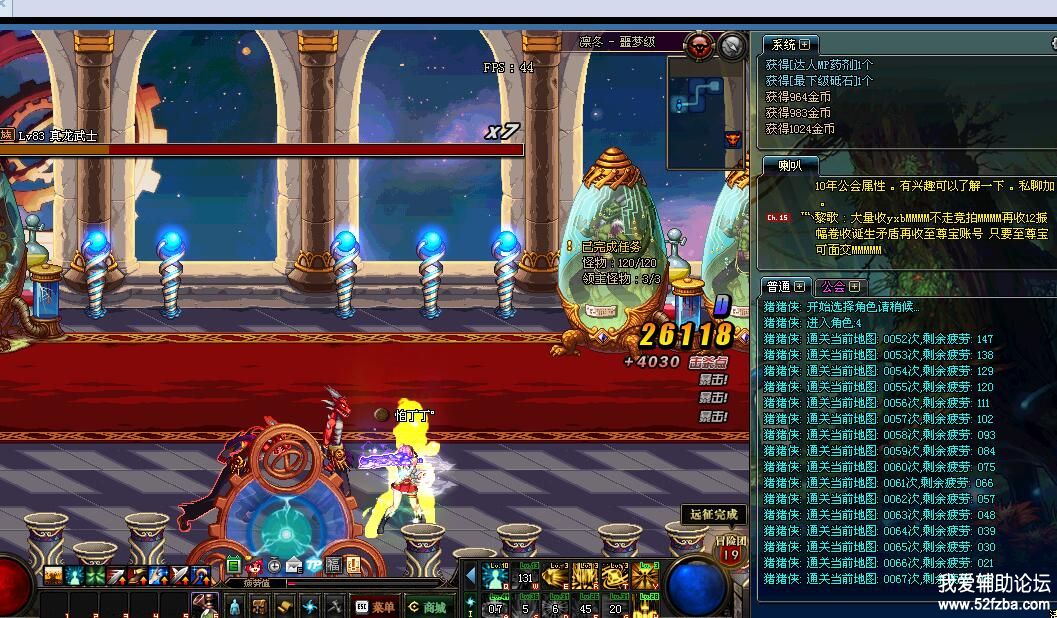
Task: Click the skill bar left arrow
Action: click(x=470, y=575)
